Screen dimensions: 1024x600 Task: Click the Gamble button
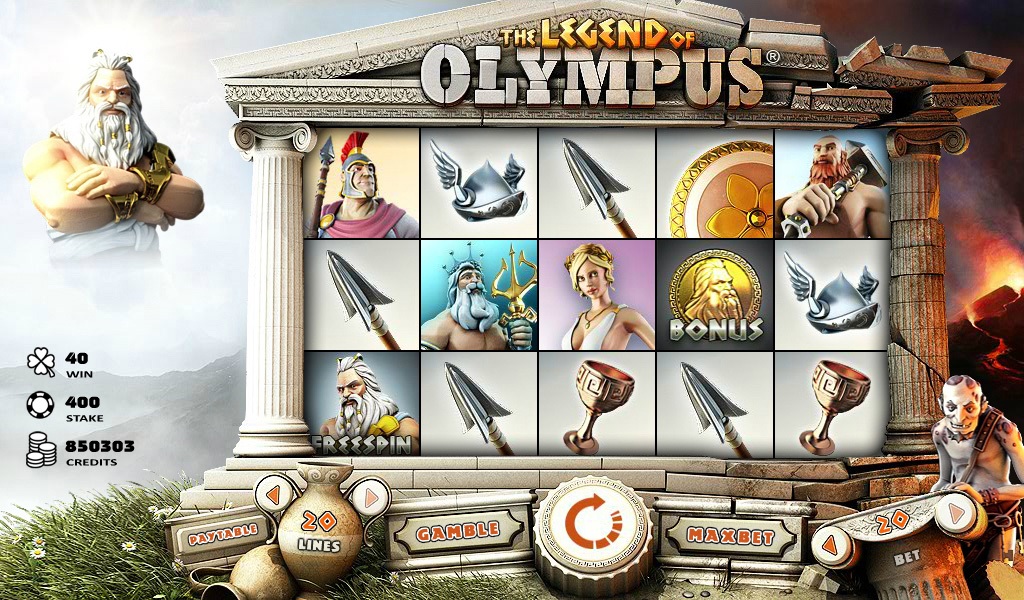[458, 532]
